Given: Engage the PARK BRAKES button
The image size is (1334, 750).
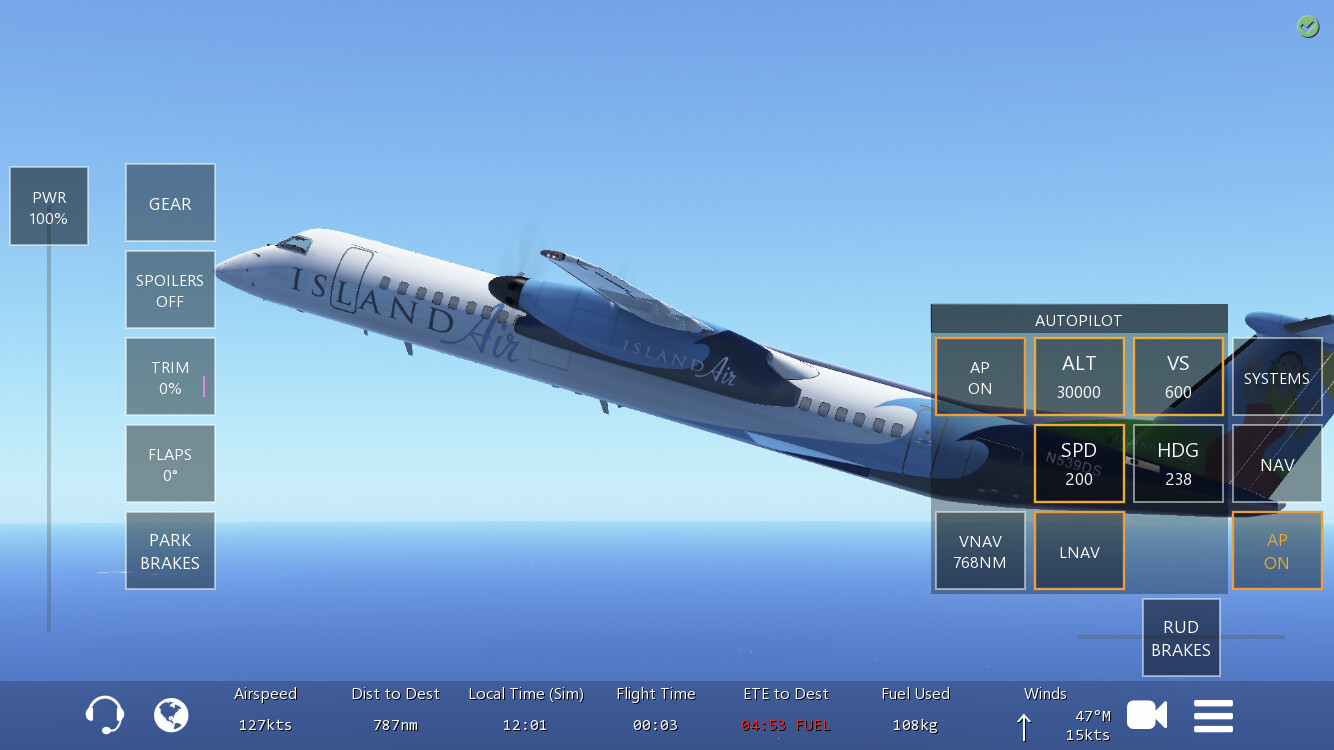Looking at the screenshot, I should 170,551.
